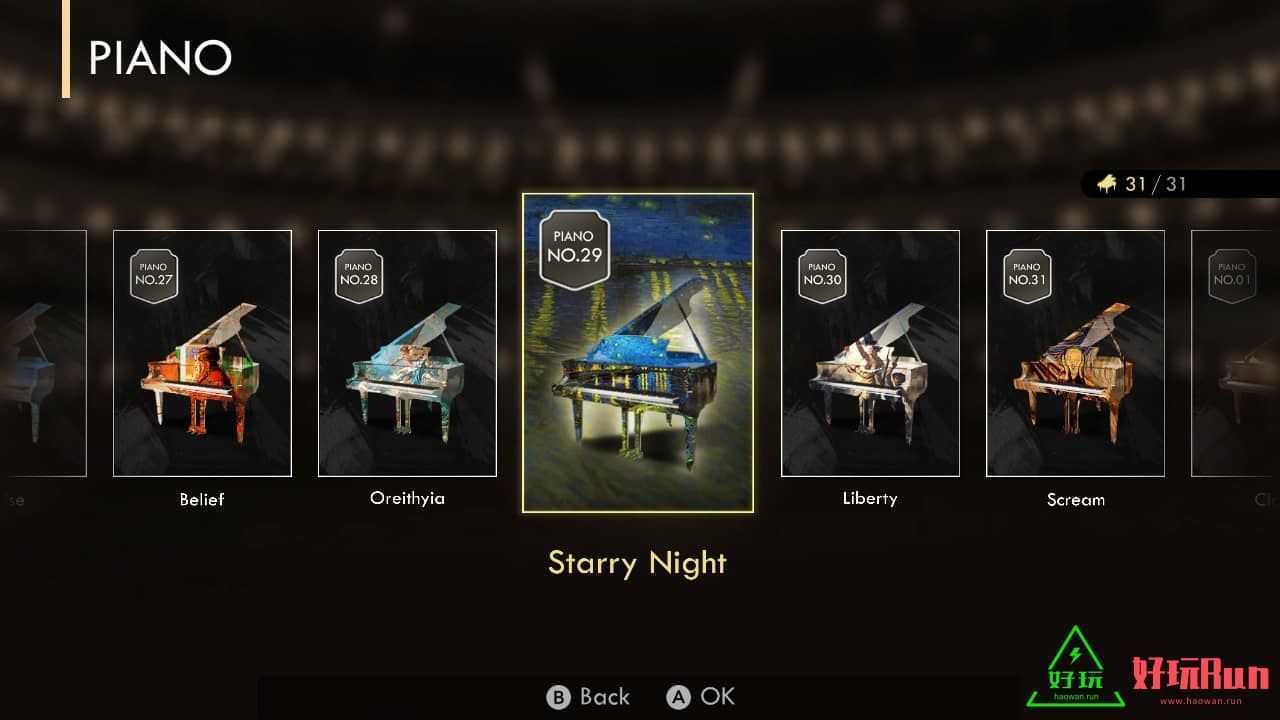Viewport: 1280px width, 720px height.
Task: Show the partially visible No.01 piano card
Action: pyautogui.click(x=1236, y=353)
